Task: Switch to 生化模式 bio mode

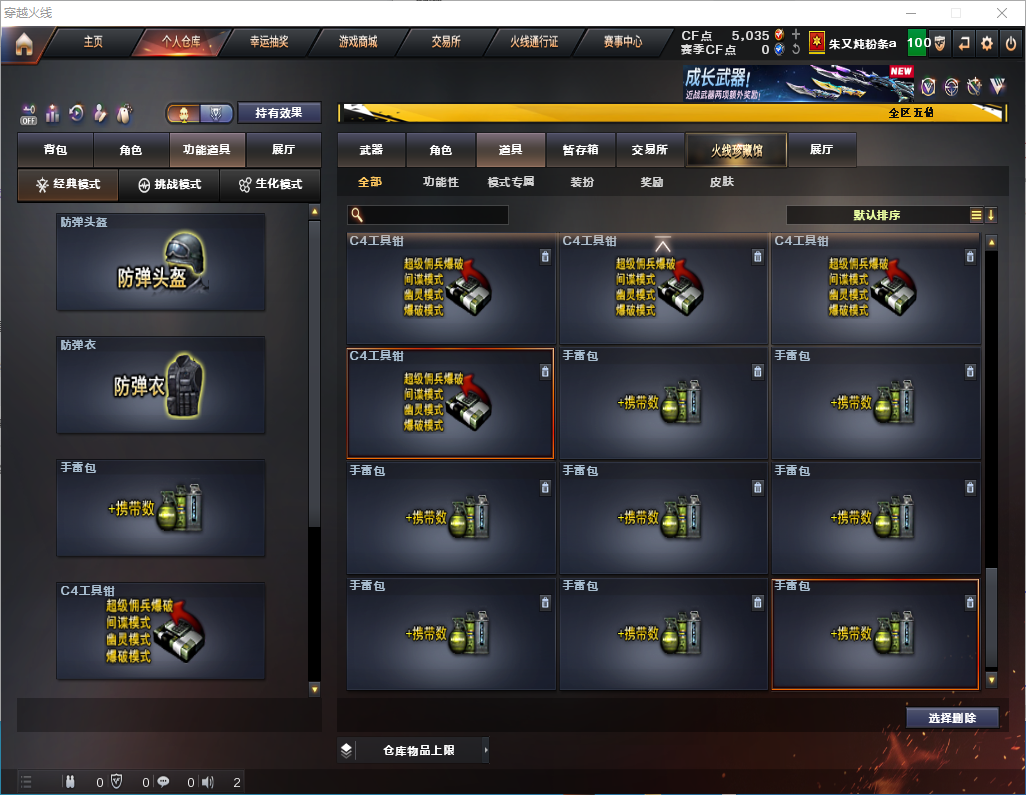Action: (269, 185)
